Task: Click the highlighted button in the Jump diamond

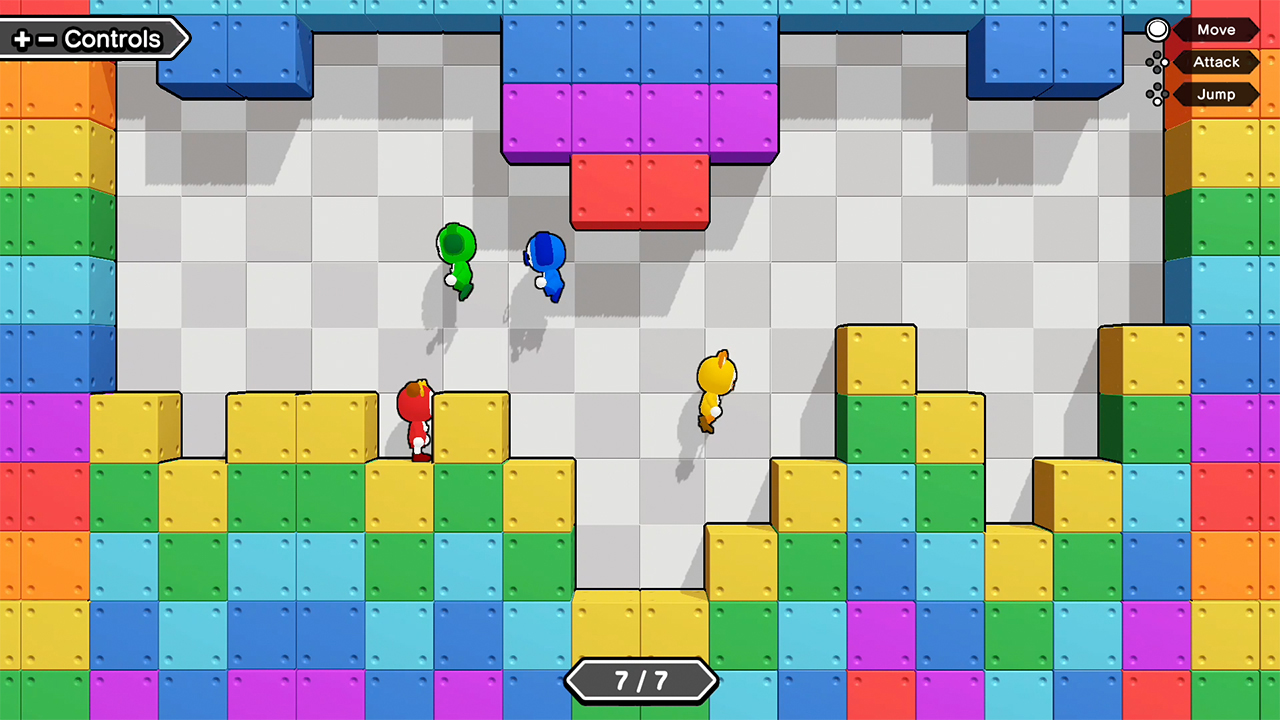Action: [1157, 101]
